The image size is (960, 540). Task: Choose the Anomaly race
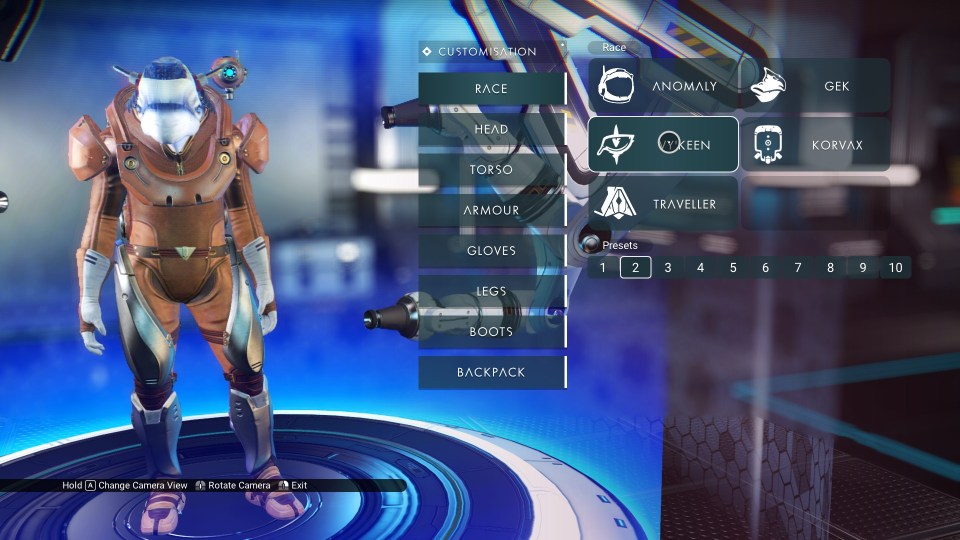(663, 86)
